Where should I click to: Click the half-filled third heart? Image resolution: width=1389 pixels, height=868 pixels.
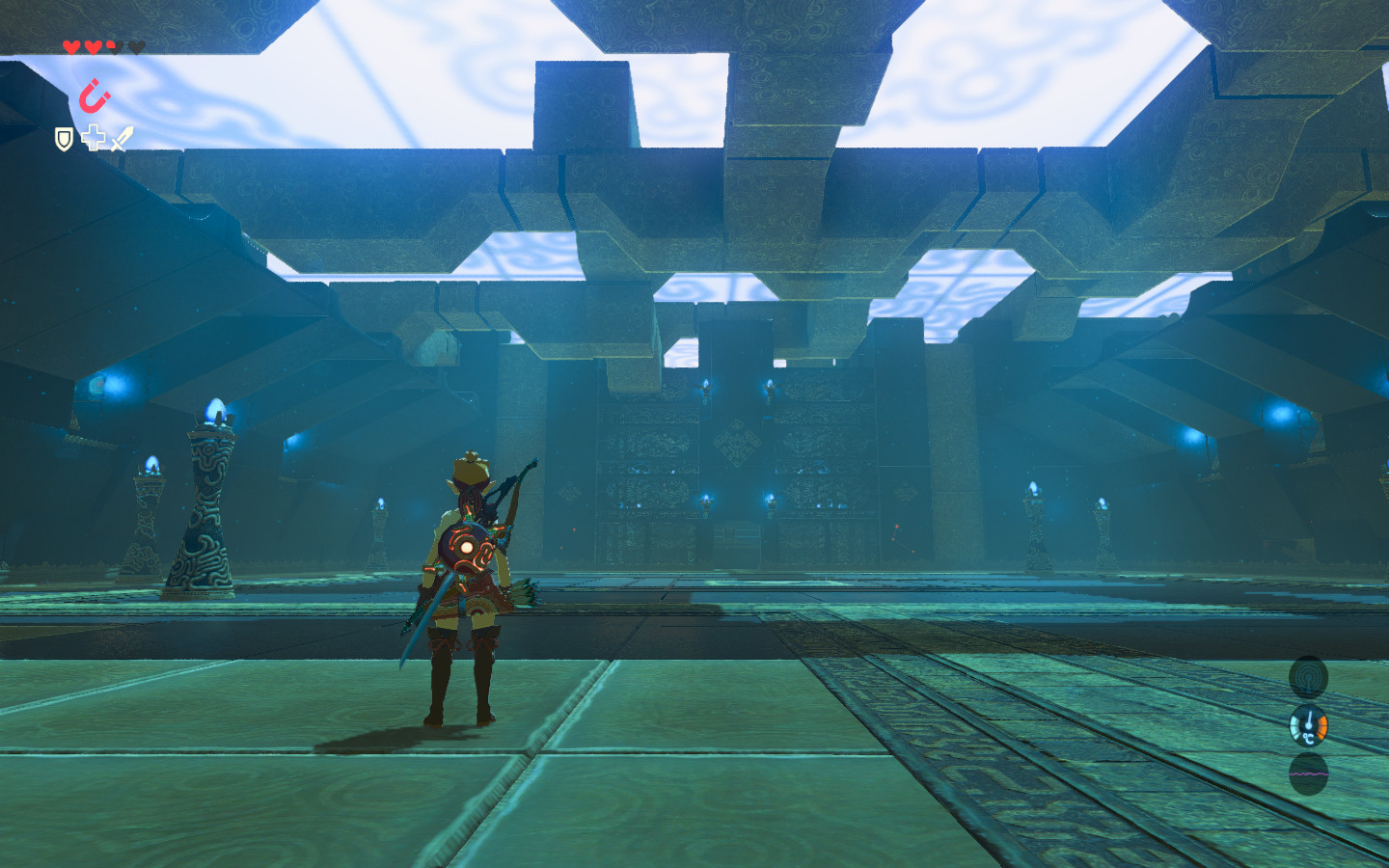click(x=113, y=45)
